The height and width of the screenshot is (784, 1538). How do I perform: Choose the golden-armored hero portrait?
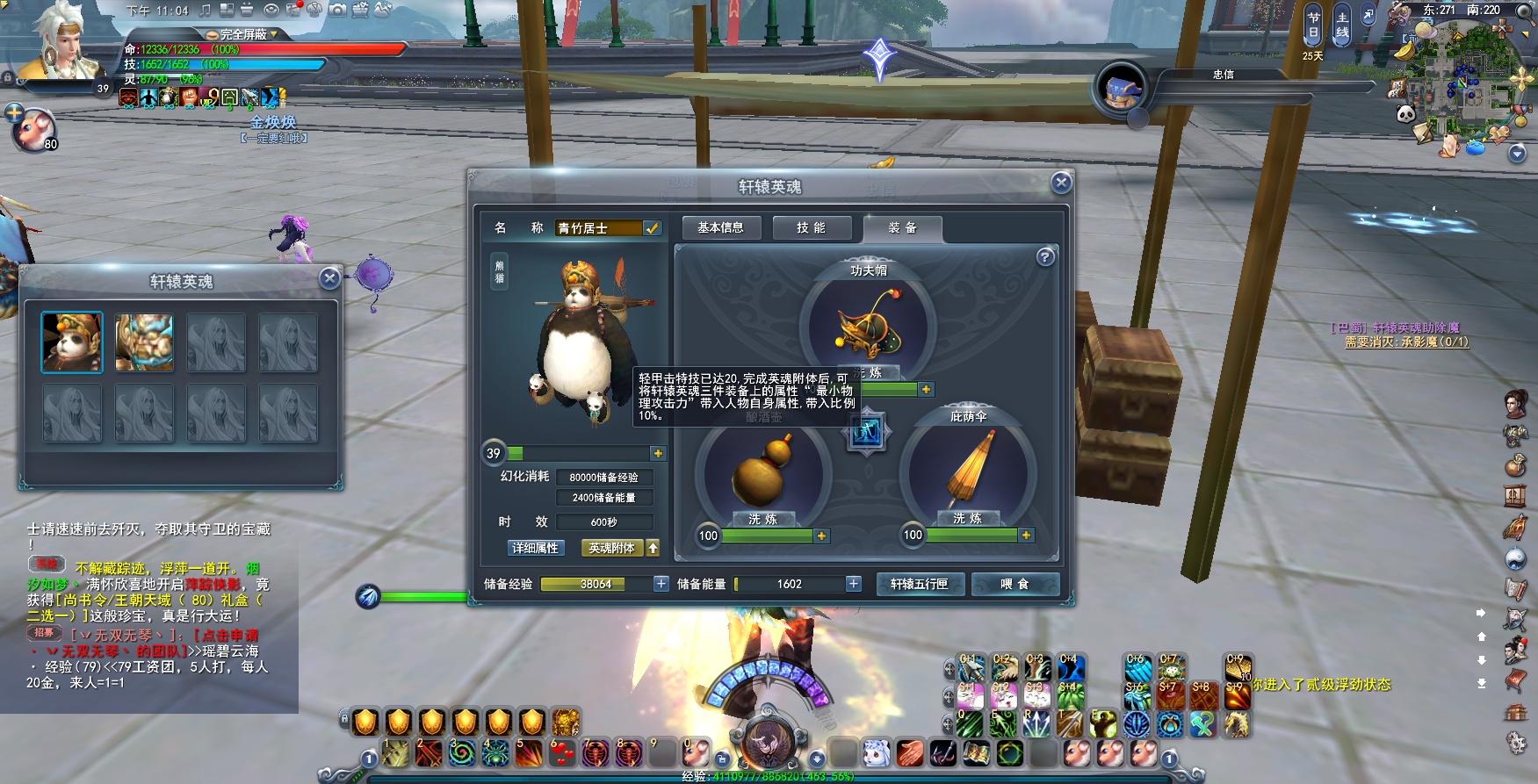point(144,342)
